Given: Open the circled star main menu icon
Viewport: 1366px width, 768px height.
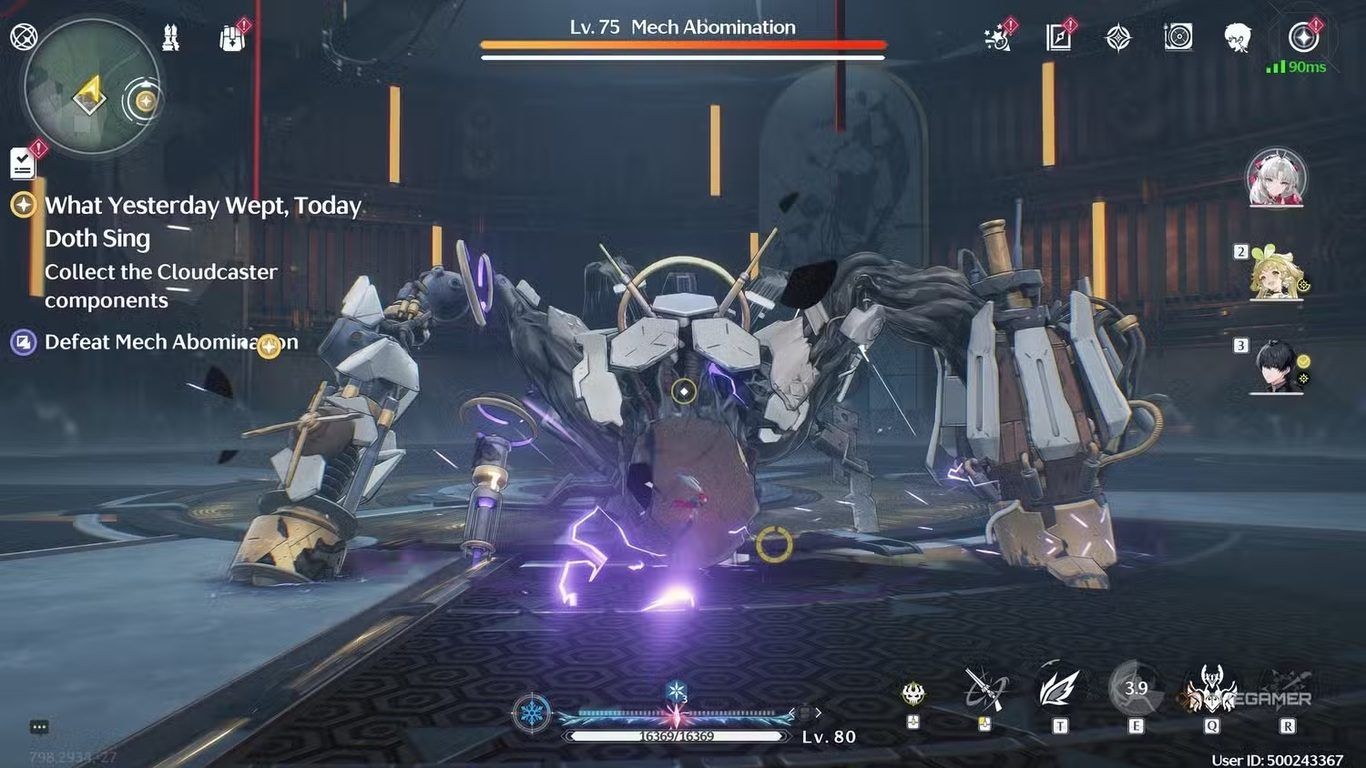Looking at the screenshot, I should pyautogui.click(x=1302, y=38).
